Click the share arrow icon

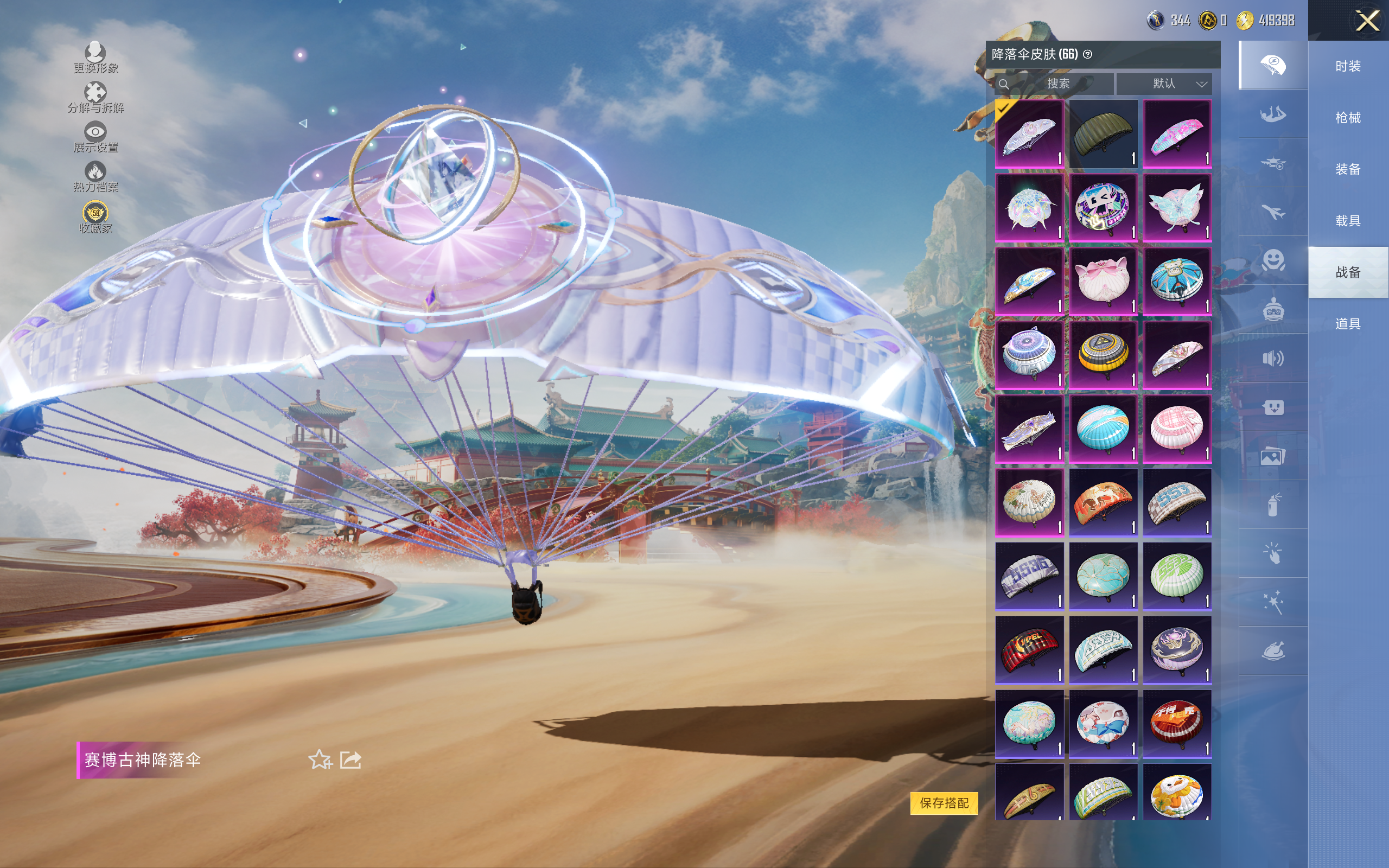350,759
